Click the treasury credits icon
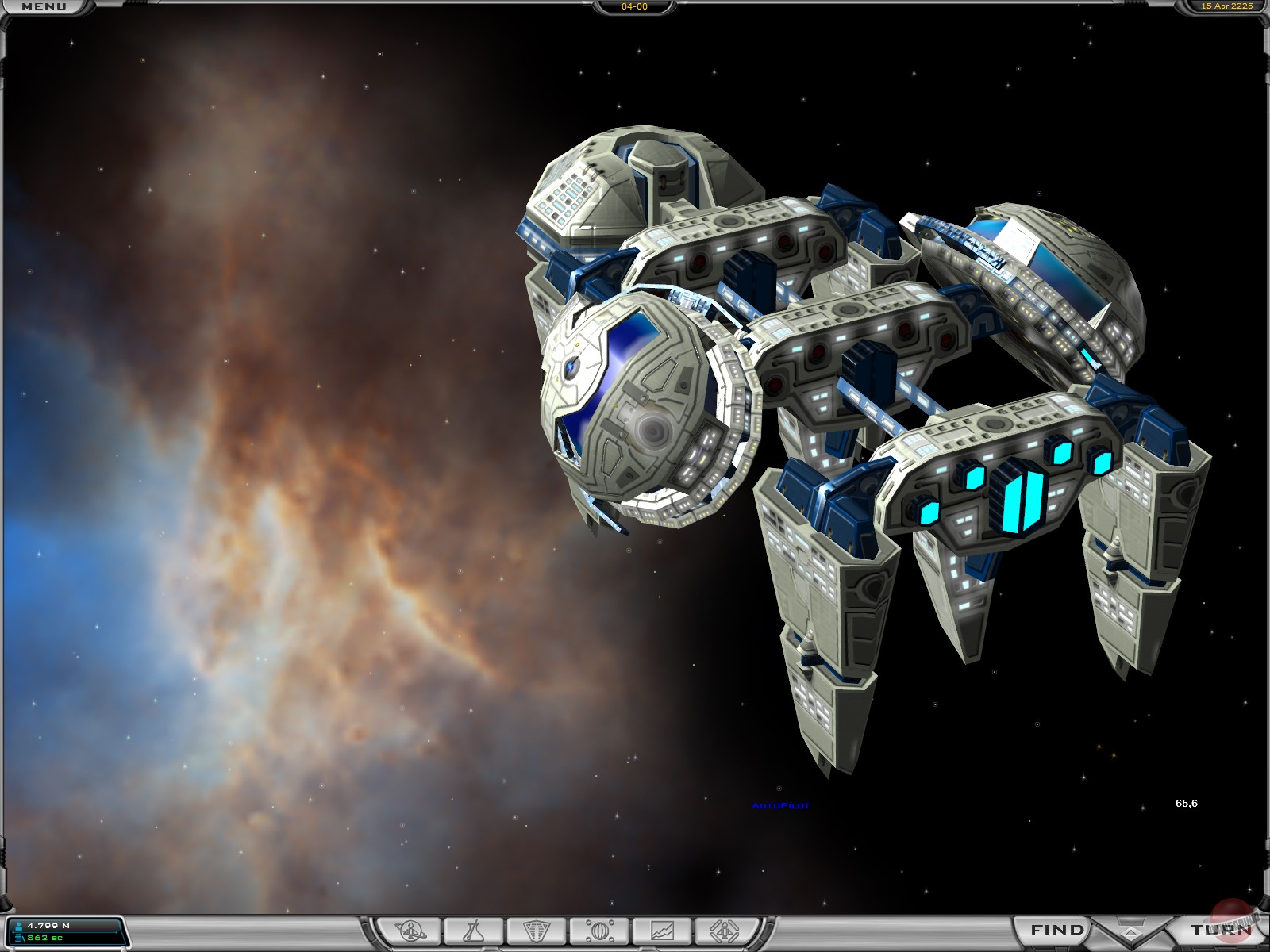This screenshot has height=952, width=1270. pyautogui.click(x=19, y=938)
